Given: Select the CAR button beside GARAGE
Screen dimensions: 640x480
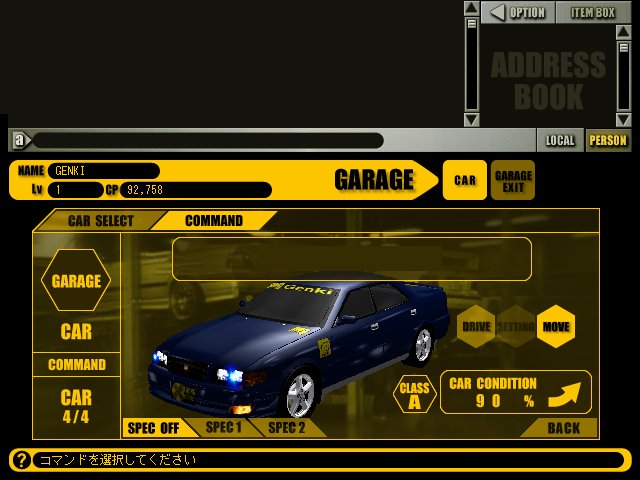Looking at the screenshot, I should tap(465, 180).
